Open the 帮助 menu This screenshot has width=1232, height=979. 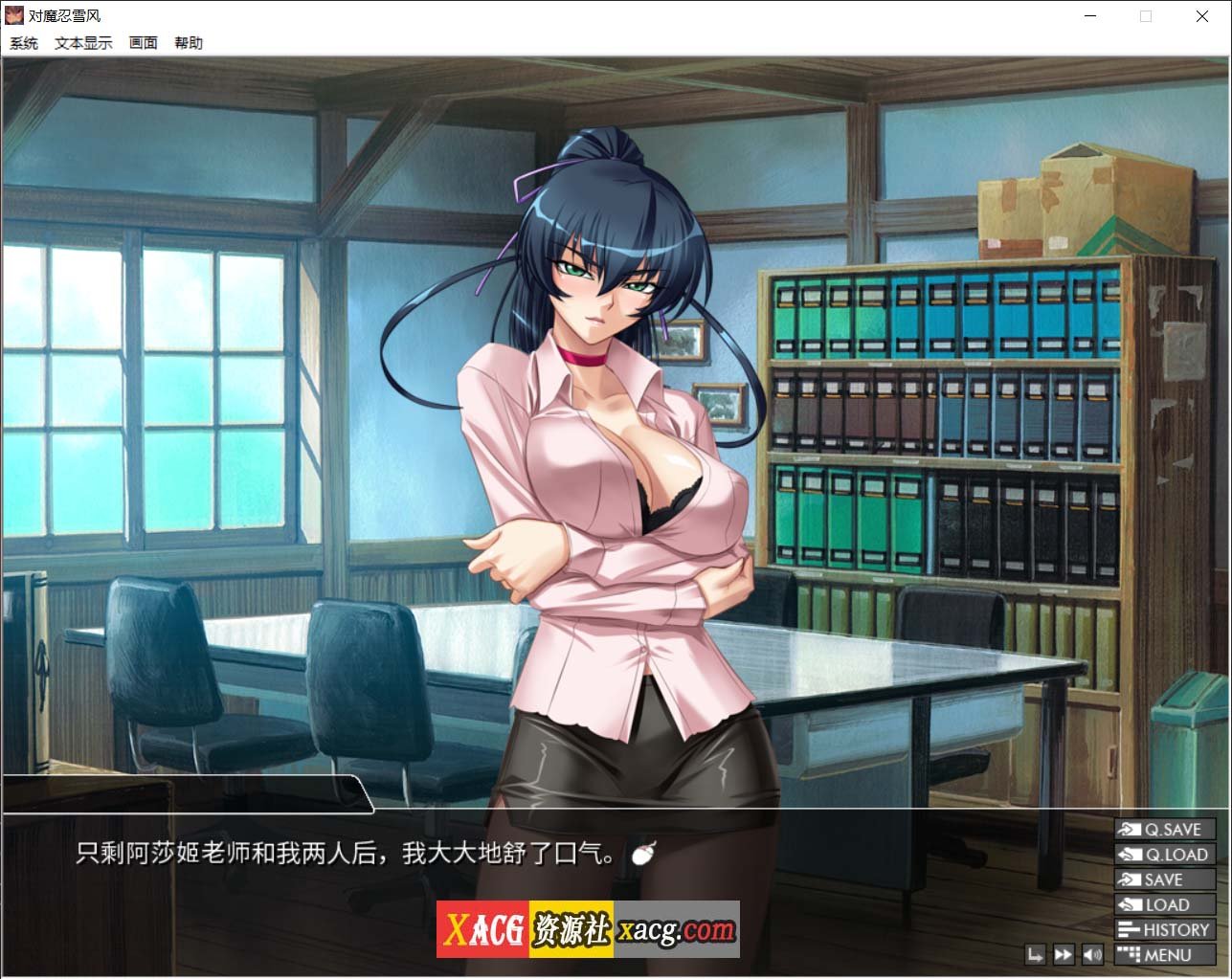pos(189,42)
